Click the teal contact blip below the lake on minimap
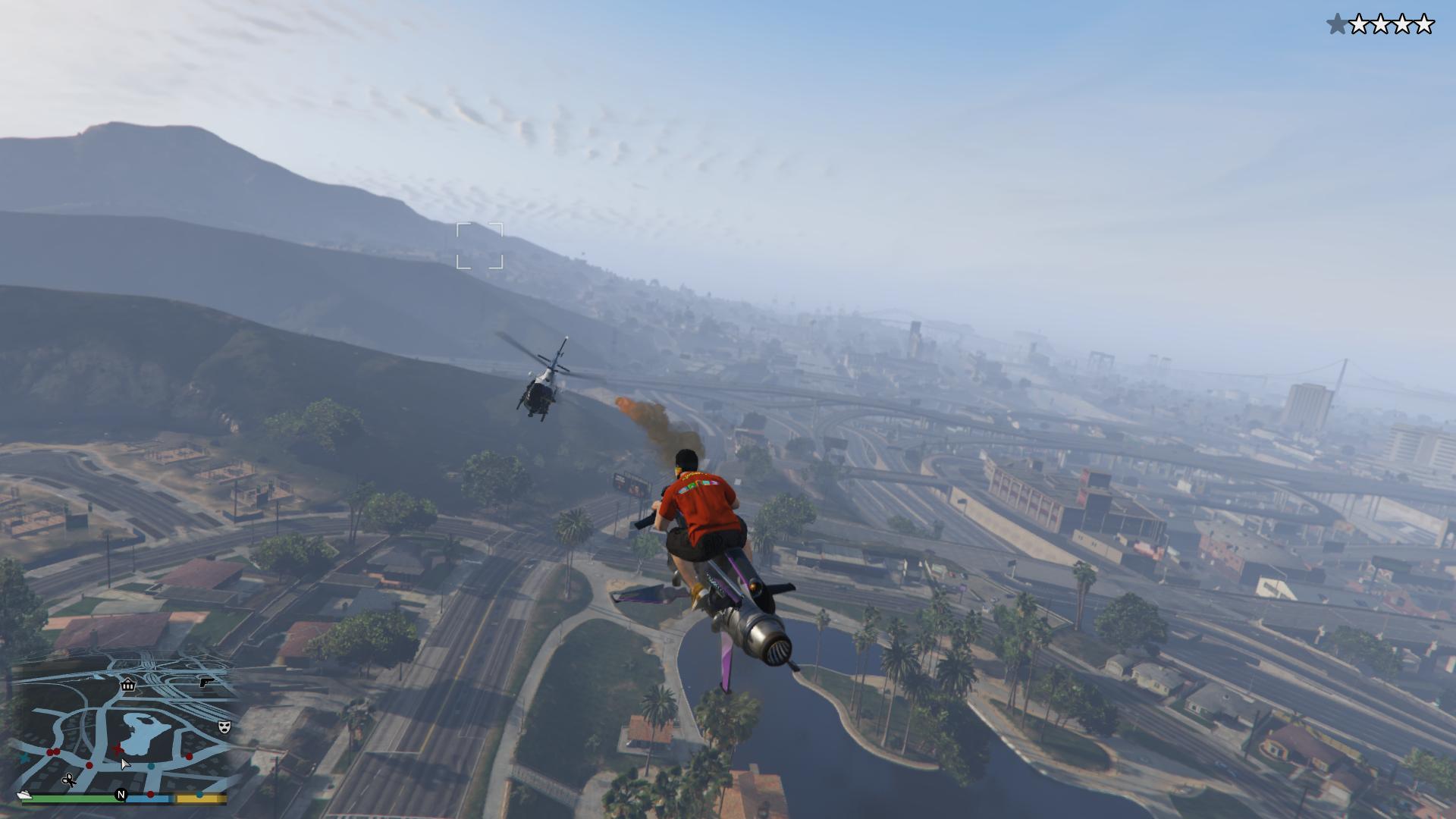The height and width of the screenshot is (819, 1456). pos(151,767)
